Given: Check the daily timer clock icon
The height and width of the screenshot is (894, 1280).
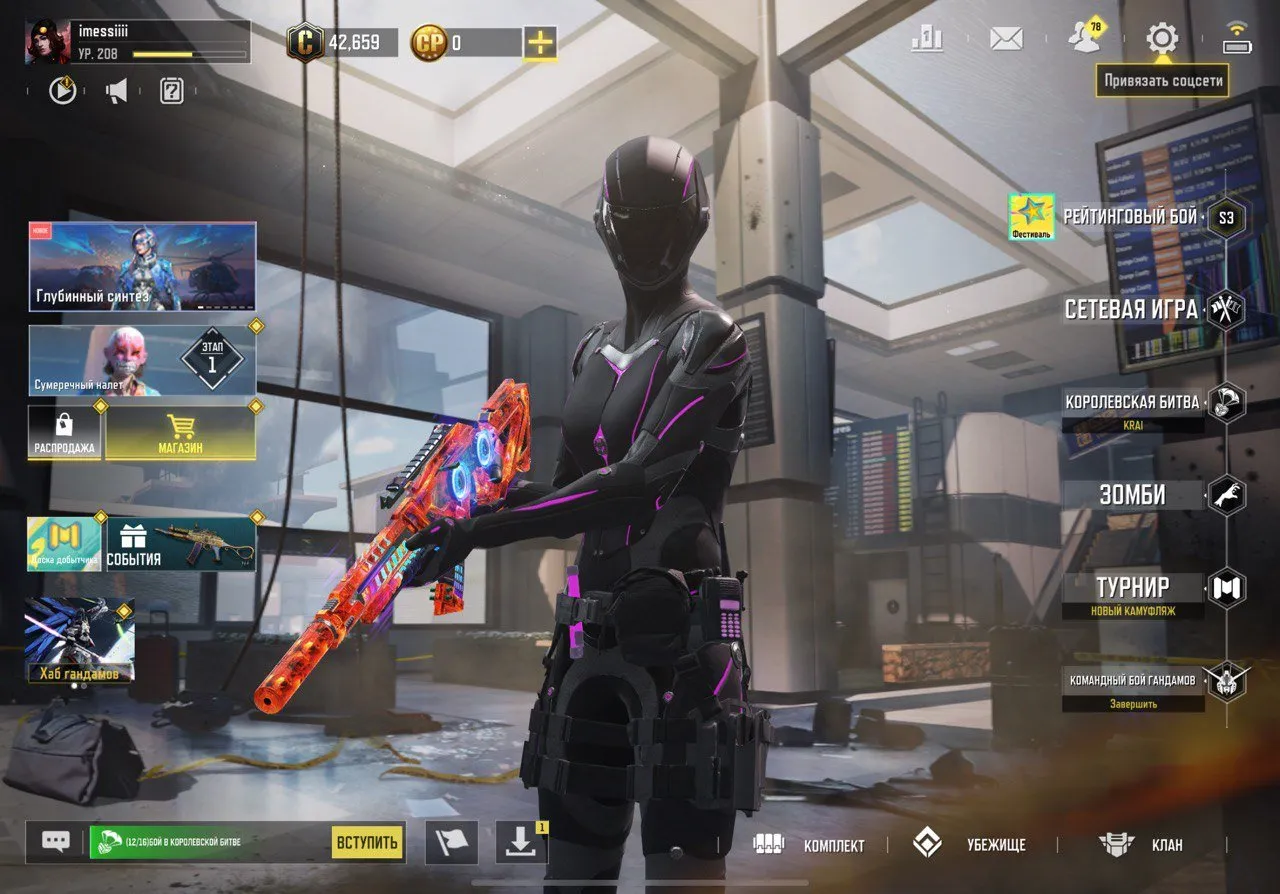Looking at the screenshot, I should click(60, 89).
